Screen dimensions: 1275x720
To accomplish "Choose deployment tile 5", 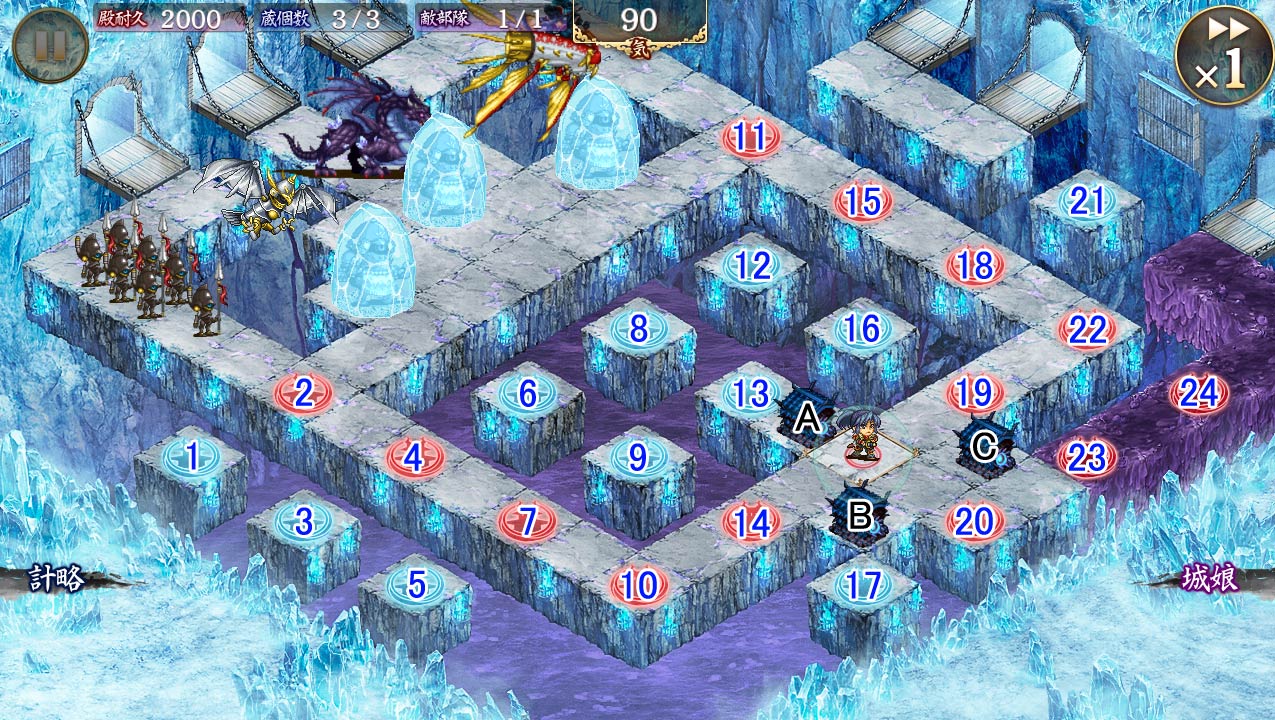I will [x=416, y=584].
